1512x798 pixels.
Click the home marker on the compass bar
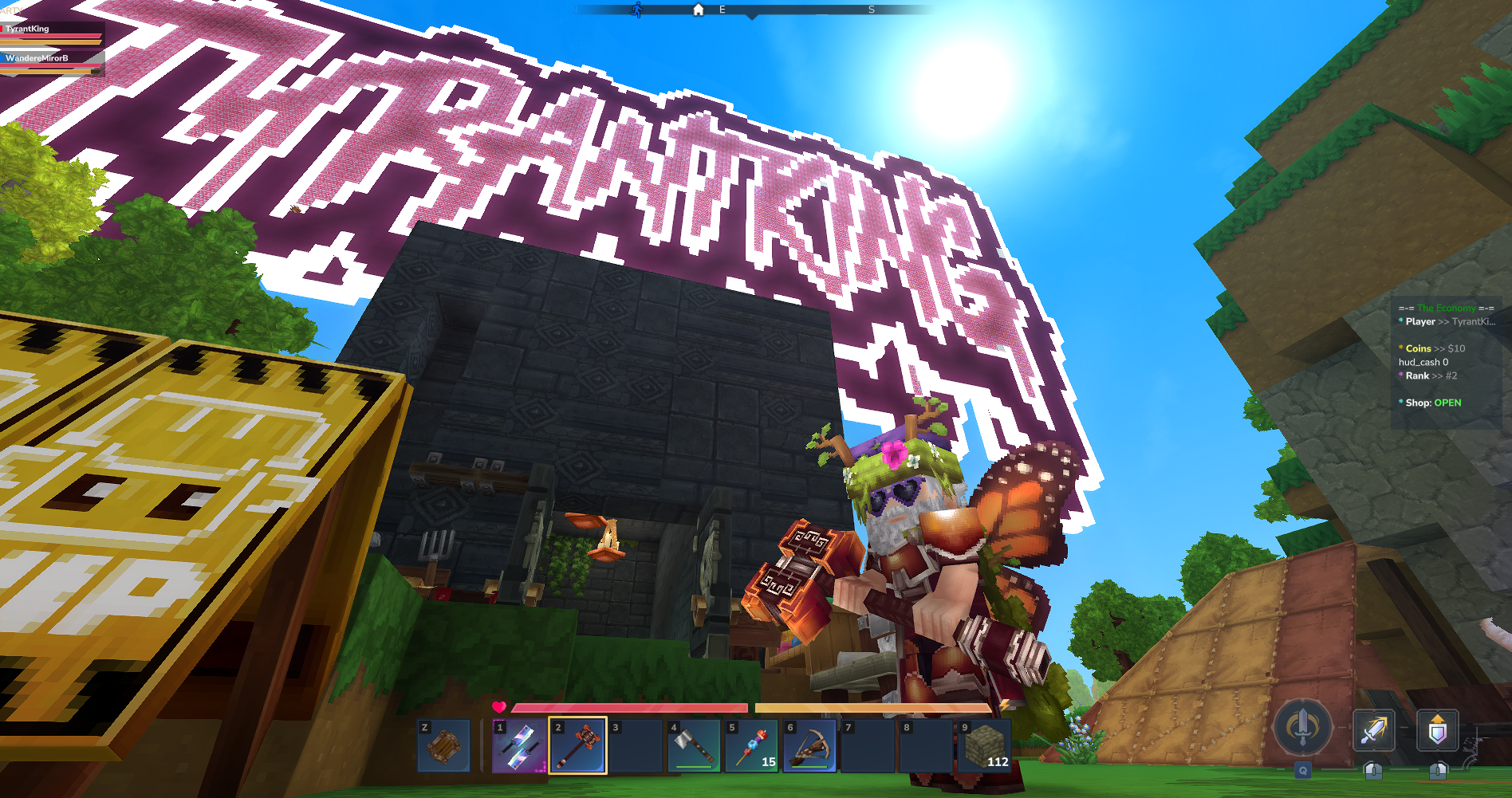pos(698,9)
